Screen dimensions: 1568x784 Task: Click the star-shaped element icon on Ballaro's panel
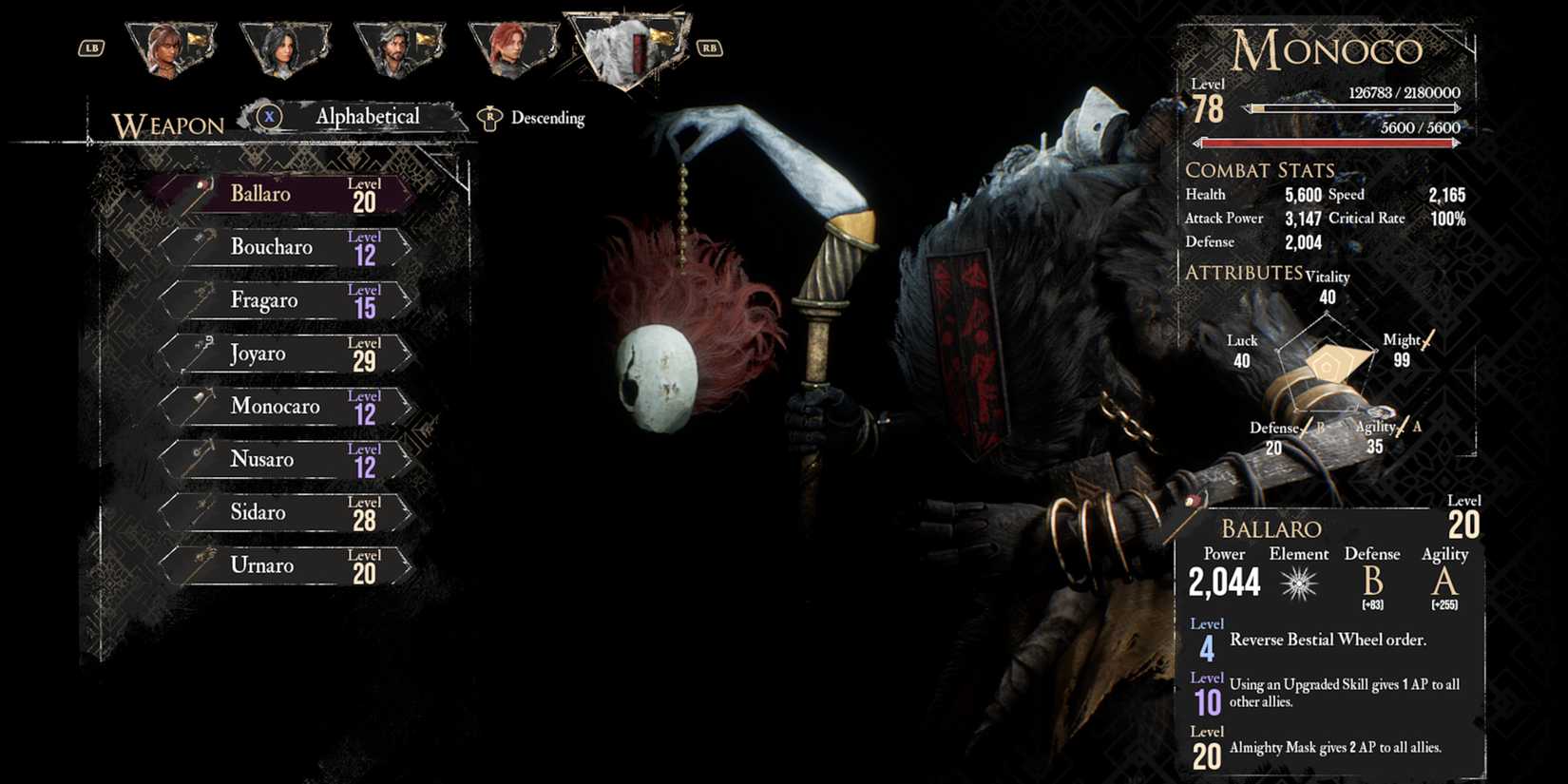click(x=1298, y=582)
